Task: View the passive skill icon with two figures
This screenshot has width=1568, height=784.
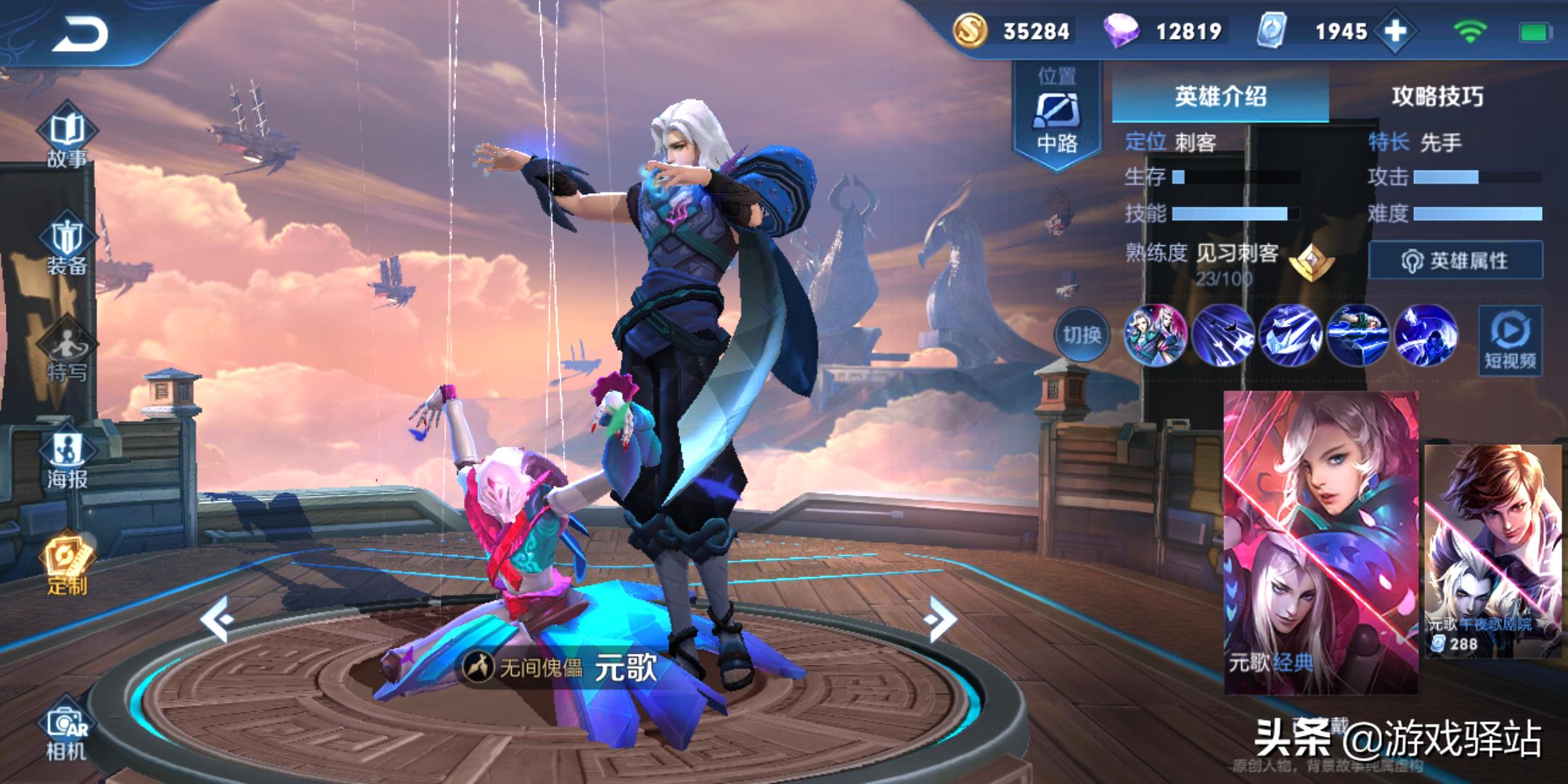Action: (x=1154, y=335)
